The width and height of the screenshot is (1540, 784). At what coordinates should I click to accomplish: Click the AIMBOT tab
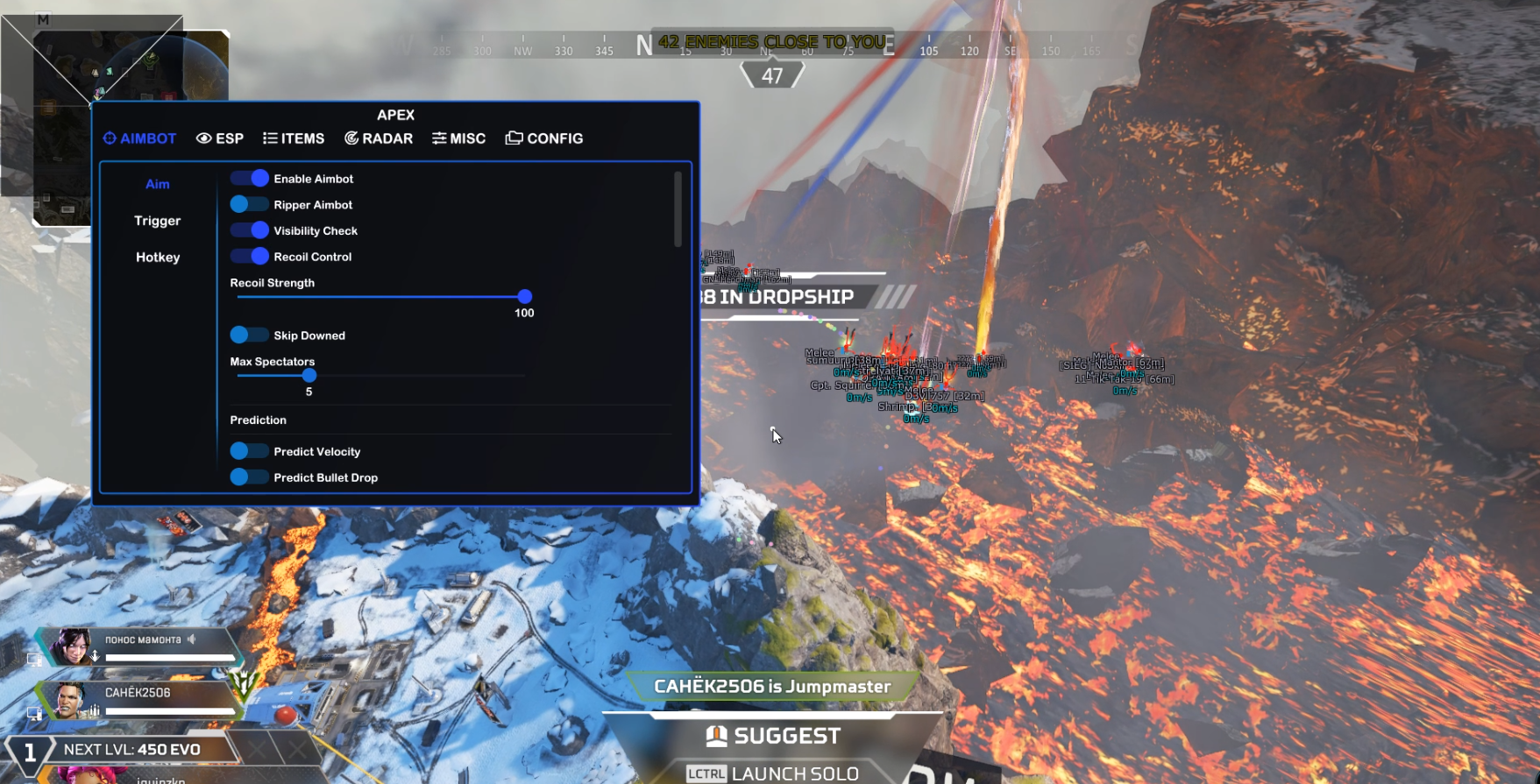(x=139, y=138)
